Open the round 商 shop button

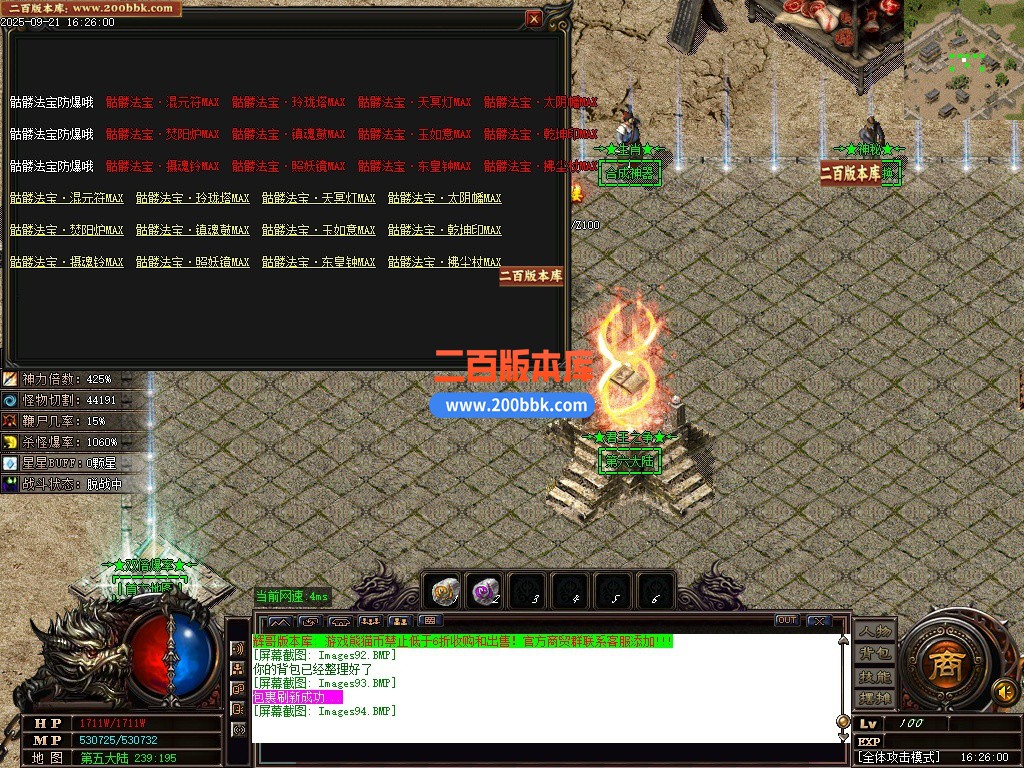pyautogui.click(x=942, y=667)
